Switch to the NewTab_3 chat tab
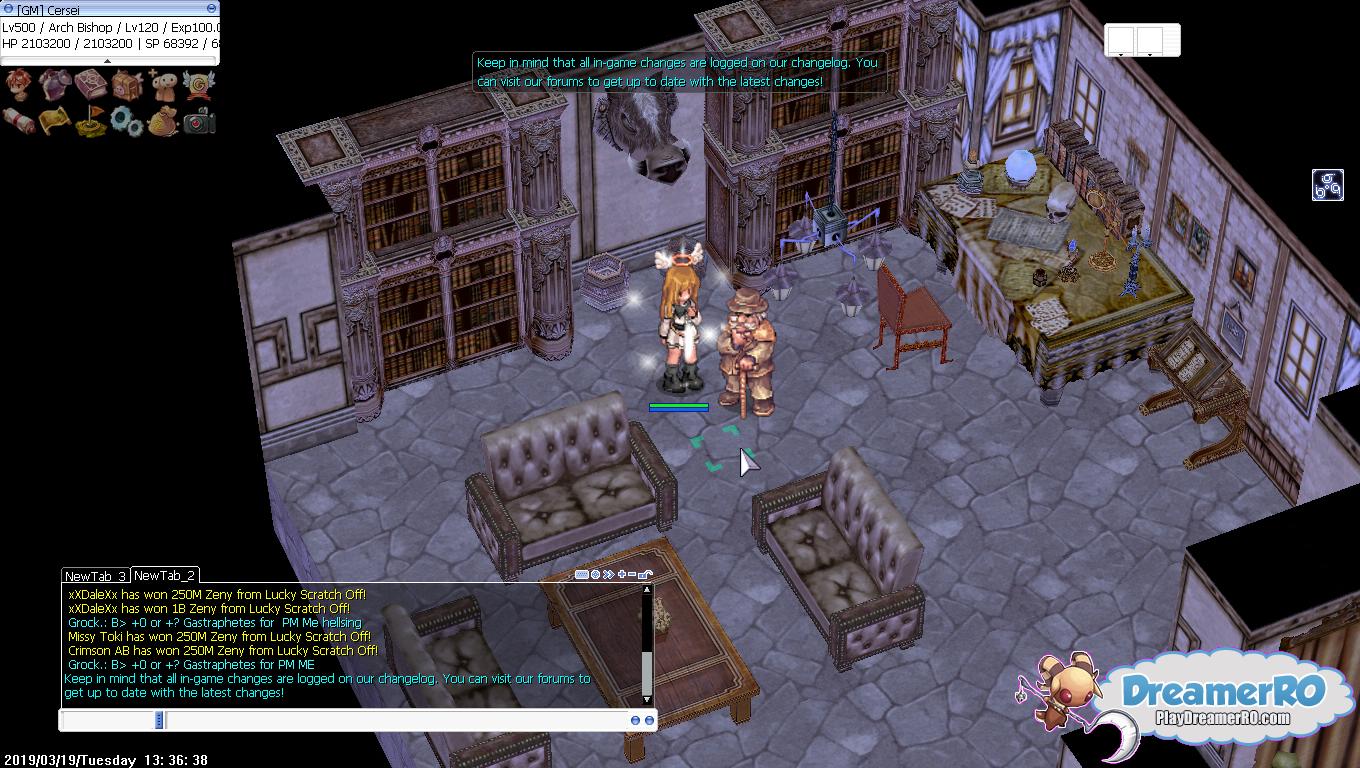 (x=95, y=576)
